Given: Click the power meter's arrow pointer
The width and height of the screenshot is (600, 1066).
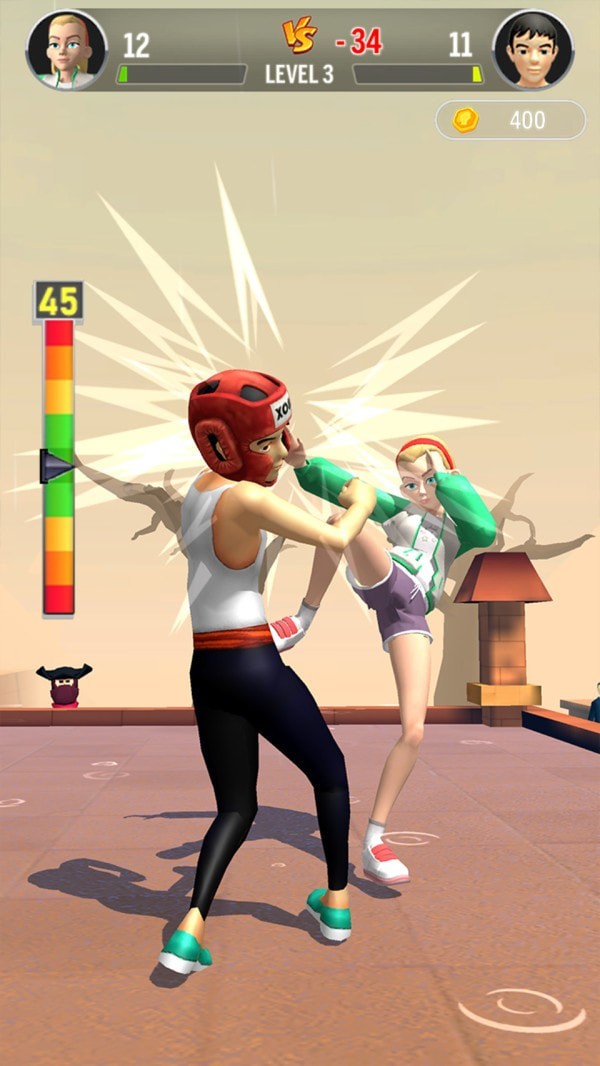Looking at the screenshot, I should pos(56,465).
